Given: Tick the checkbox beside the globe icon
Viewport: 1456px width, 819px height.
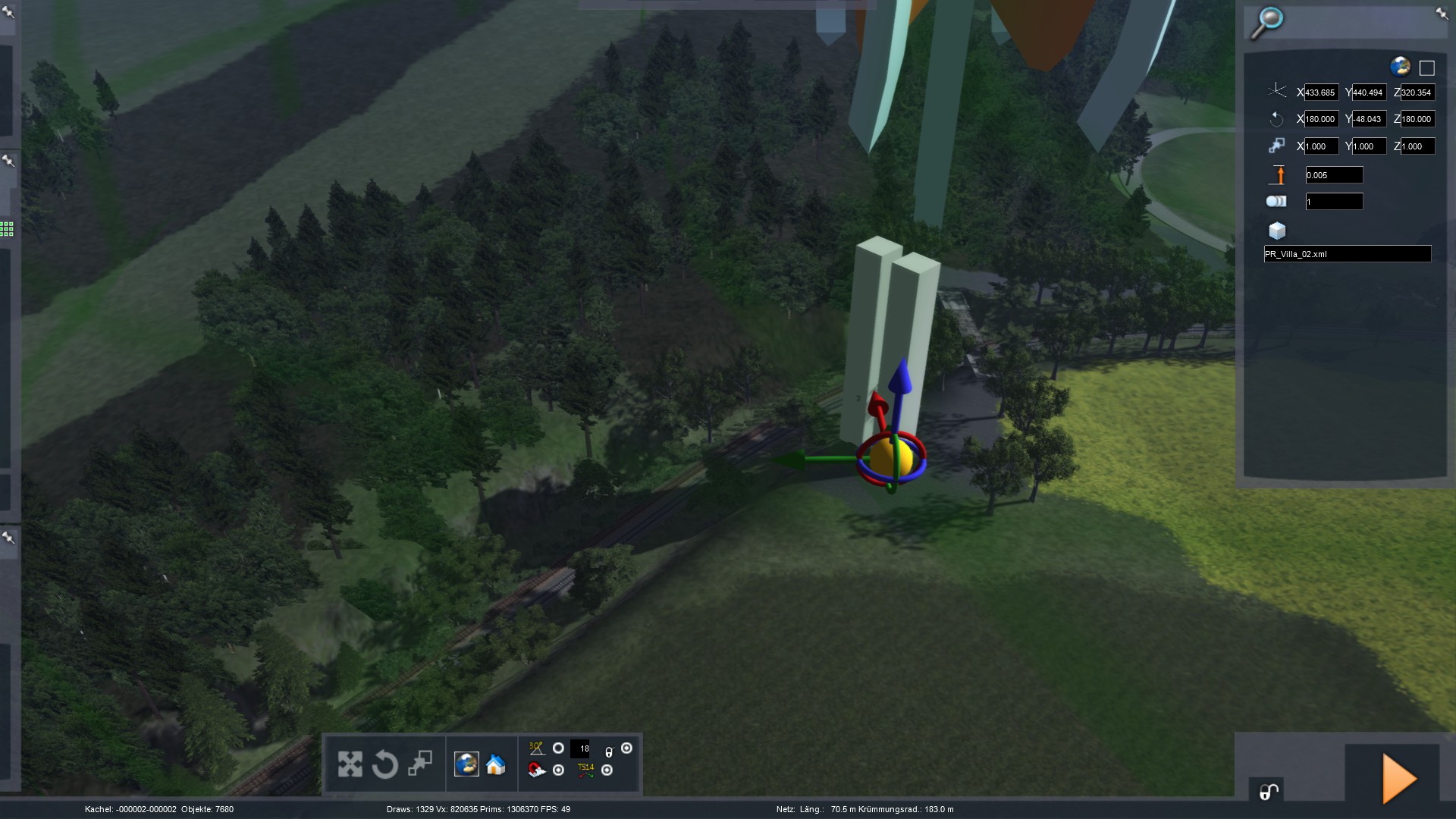Looking at the screenshot, I should (1426, 68).
